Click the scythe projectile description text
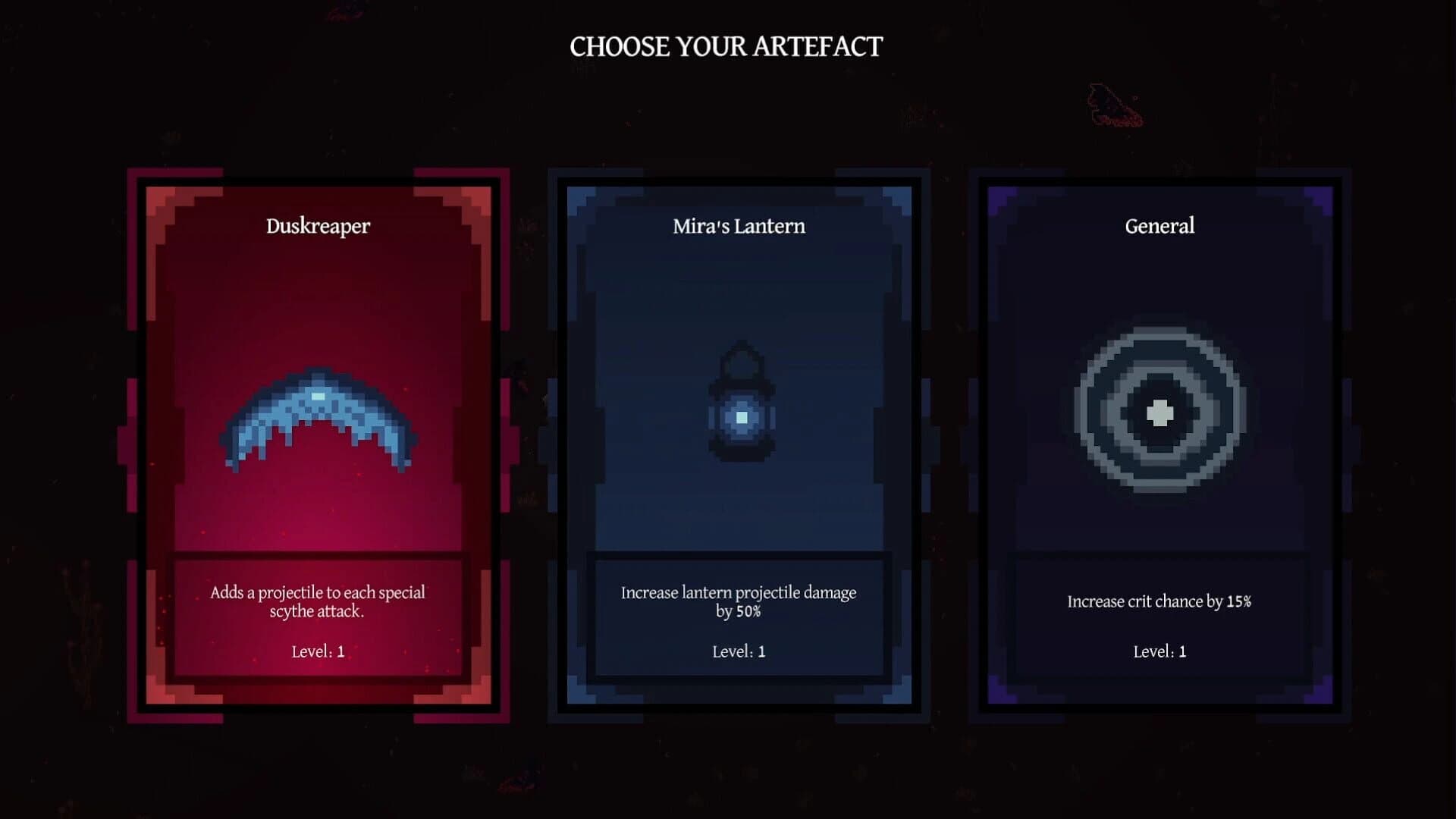This screenshot has height=819, width=1456. pyautogui.click(x=318, y=602)
